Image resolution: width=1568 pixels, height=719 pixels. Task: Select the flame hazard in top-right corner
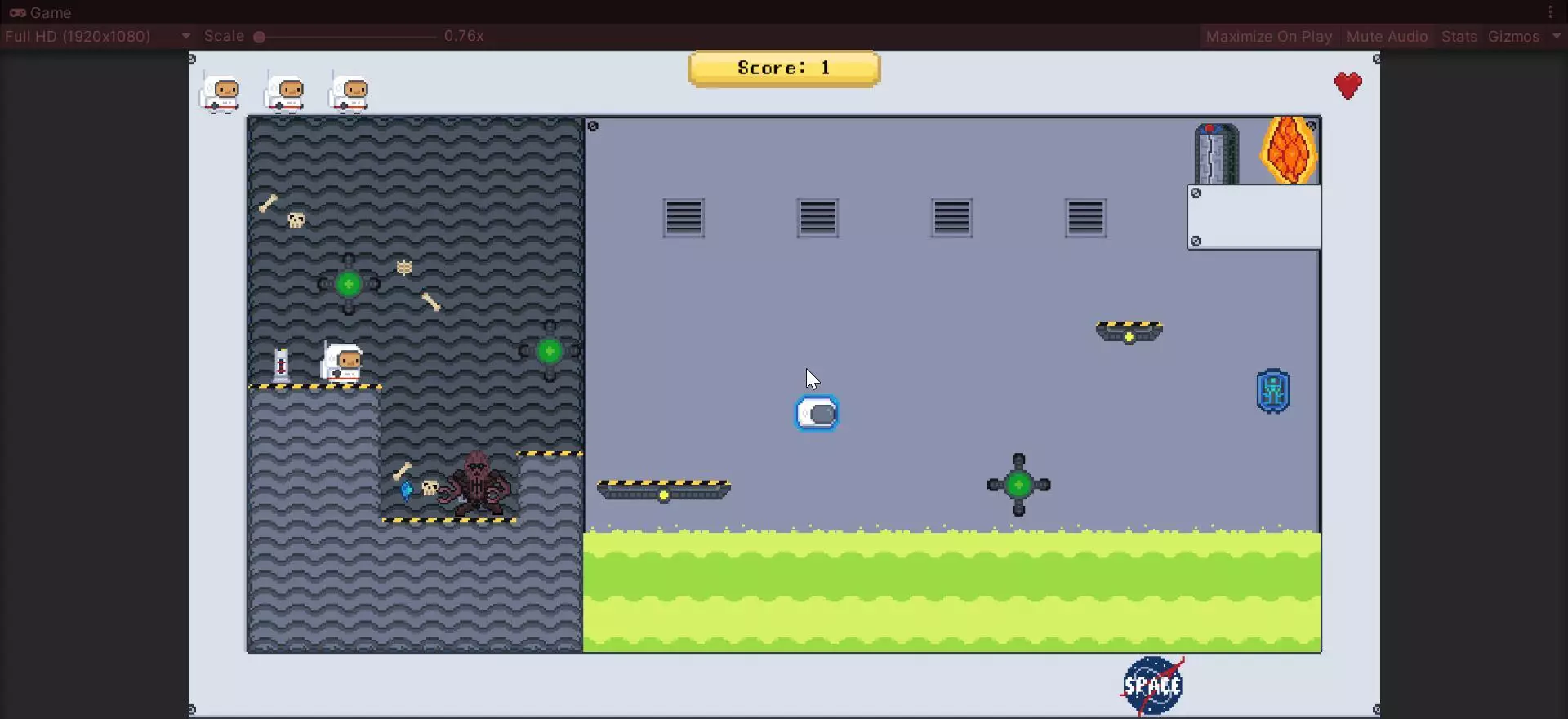click(x=1289, y=151)
